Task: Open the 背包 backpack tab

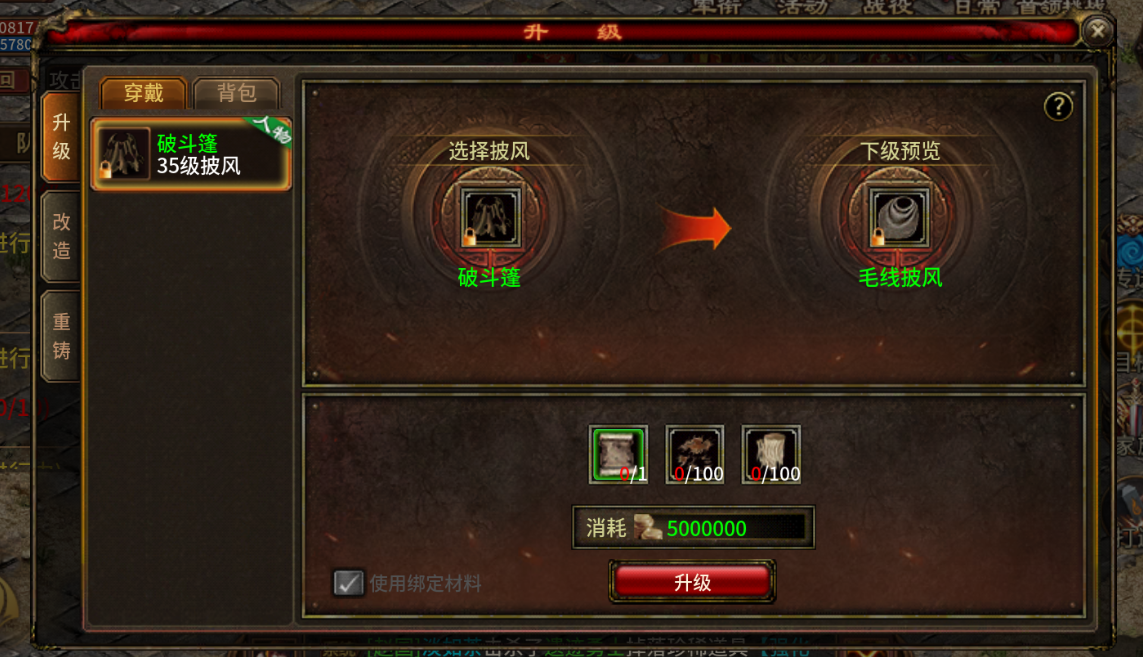Action: click(x=237, y=93)
